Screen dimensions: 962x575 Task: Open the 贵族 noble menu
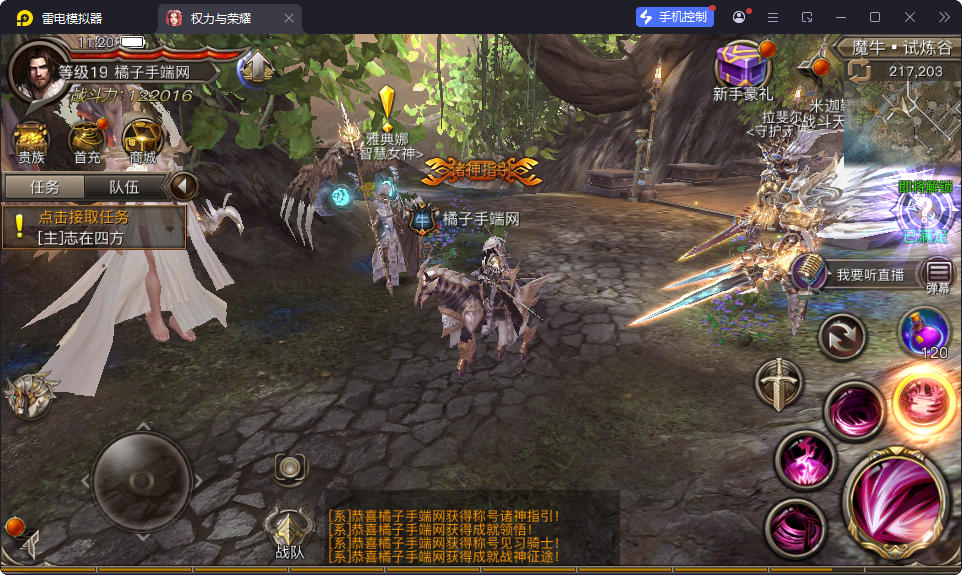tap(31, 140)
